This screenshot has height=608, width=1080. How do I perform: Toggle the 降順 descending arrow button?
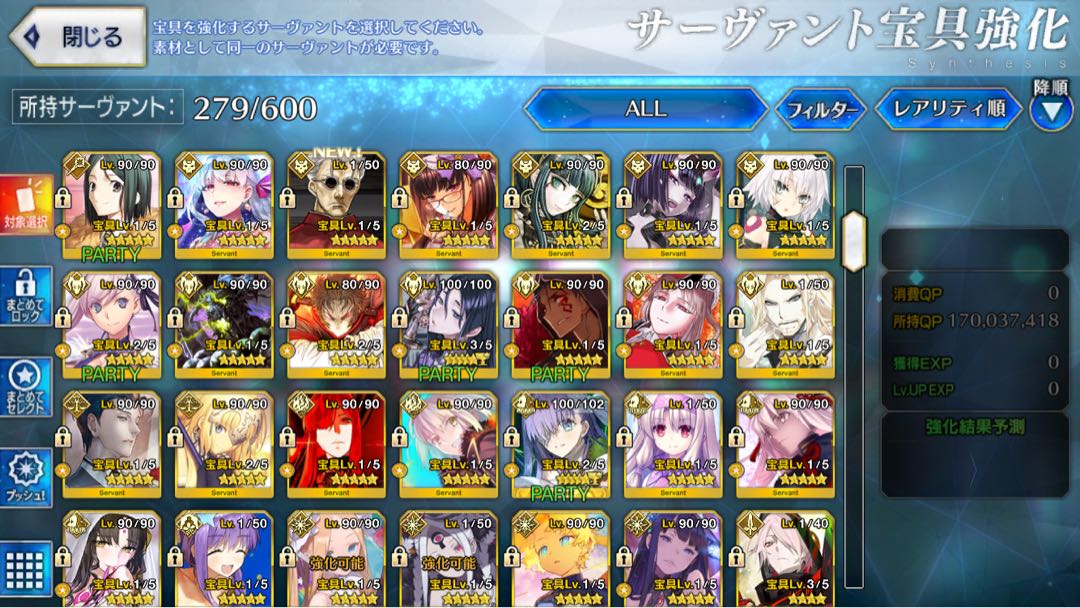point(1051,111)
